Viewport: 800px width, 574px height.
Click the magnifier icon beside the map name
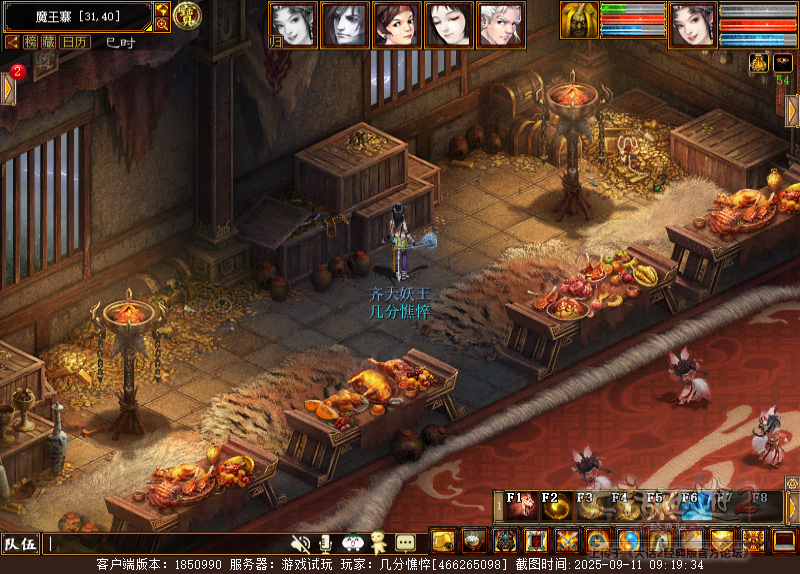(162, 24)
